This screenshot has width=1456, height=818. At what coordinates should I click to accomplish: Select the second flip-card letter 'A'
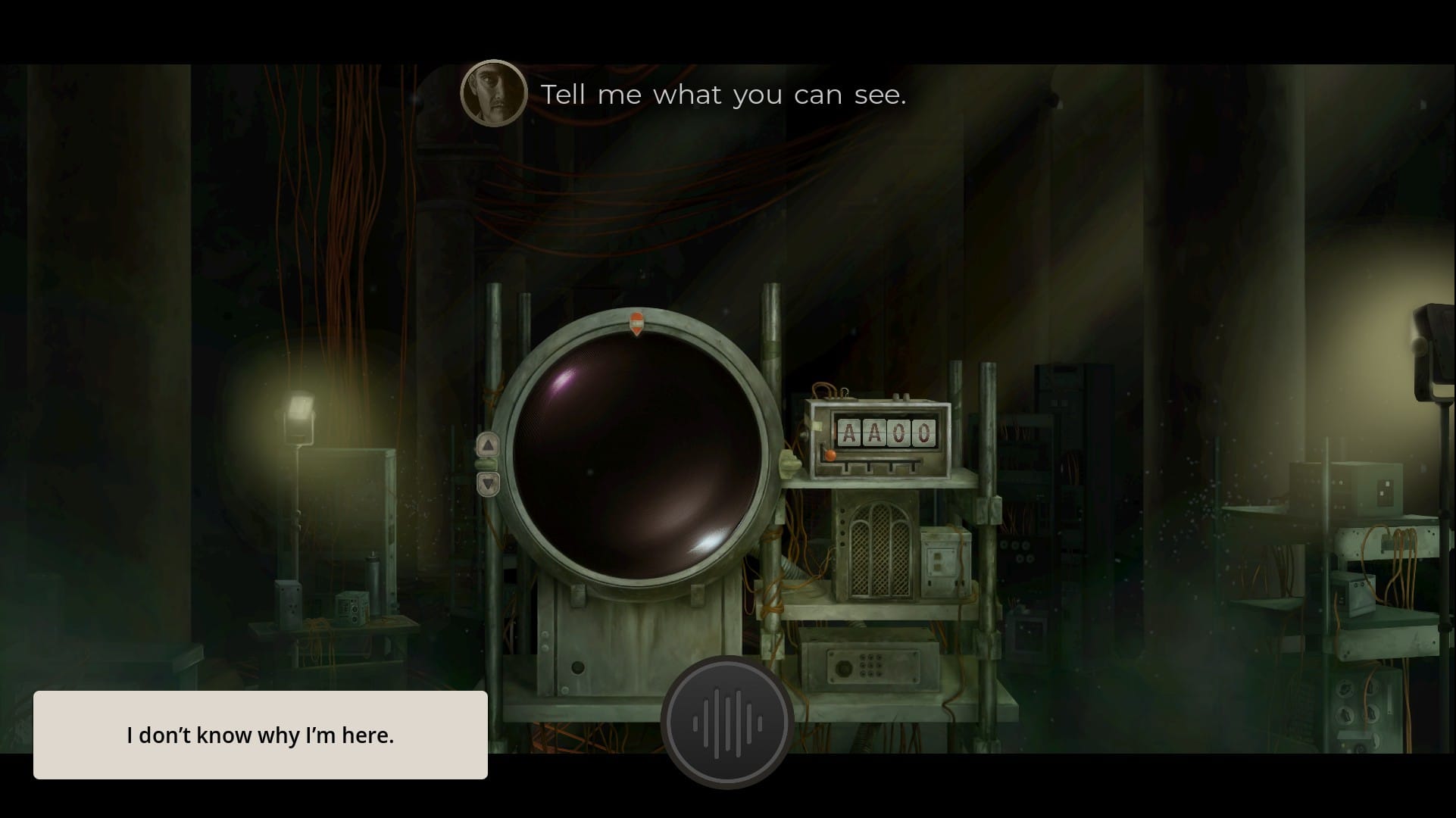point(874,434)
